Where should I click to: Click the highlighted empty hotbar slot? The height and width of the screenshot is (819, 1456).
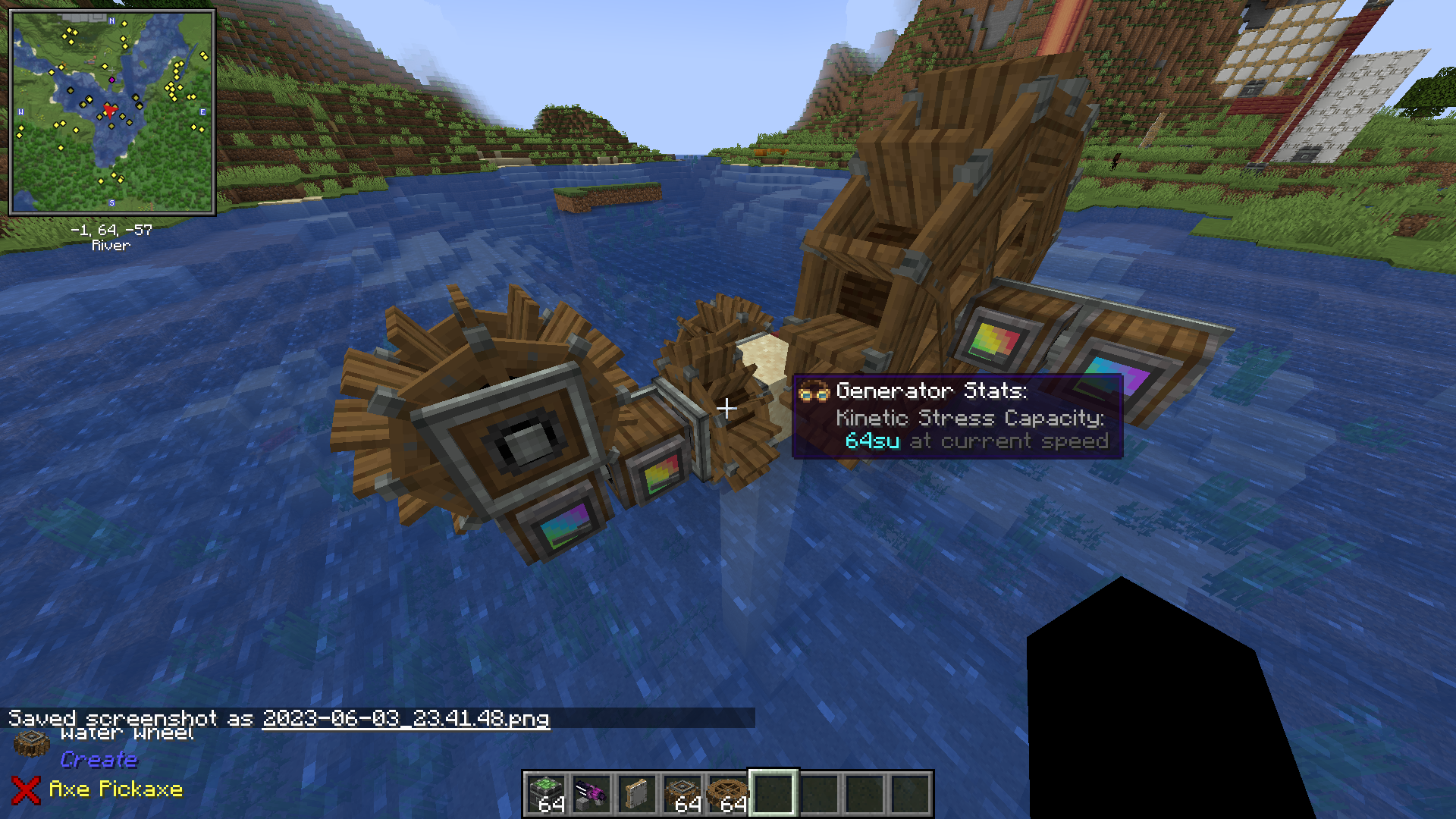pyautogui.click(x=773, y=794)
